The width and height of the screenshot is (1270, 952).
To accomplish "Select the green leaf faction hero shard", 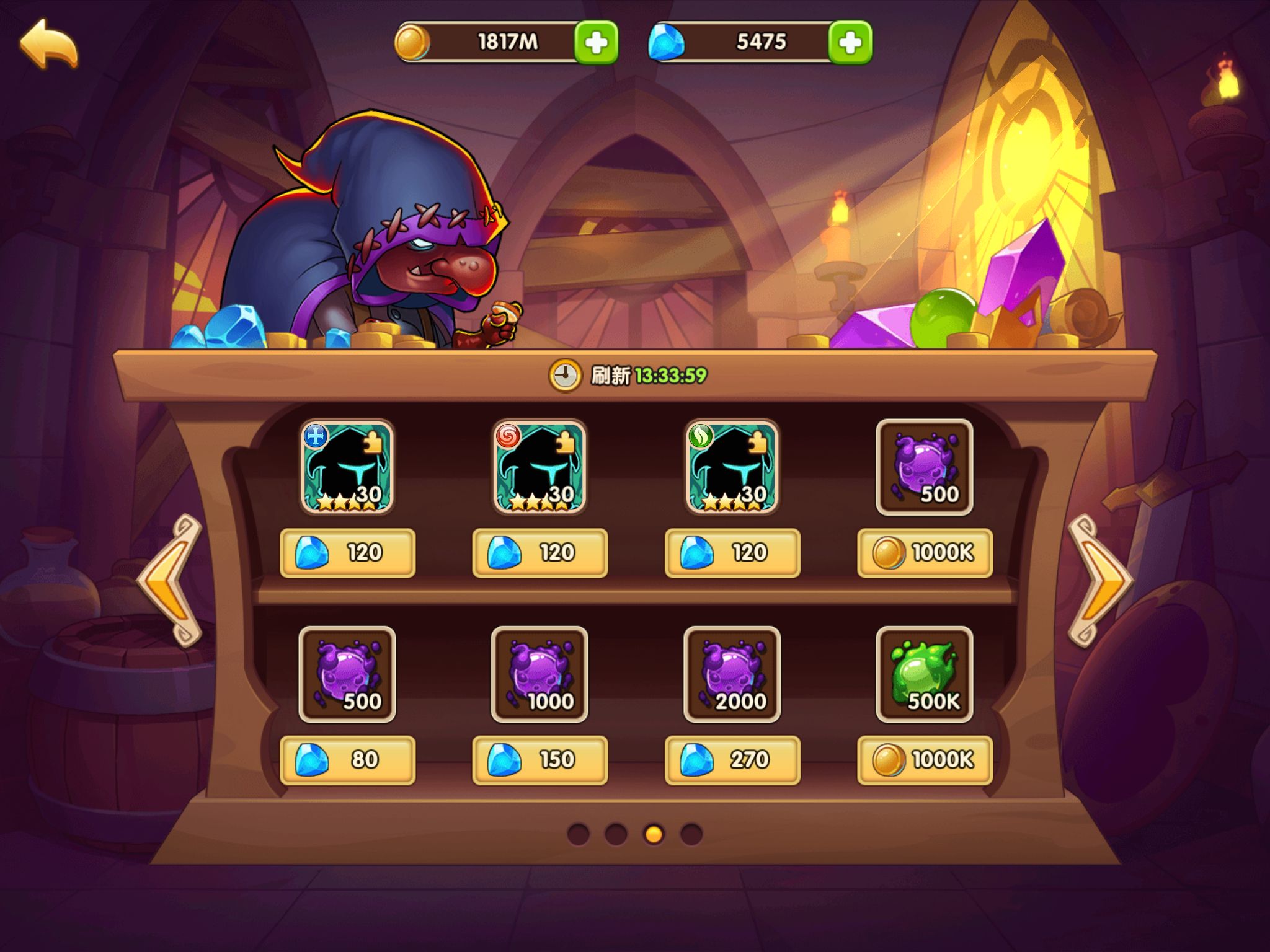I will point(732,467).
